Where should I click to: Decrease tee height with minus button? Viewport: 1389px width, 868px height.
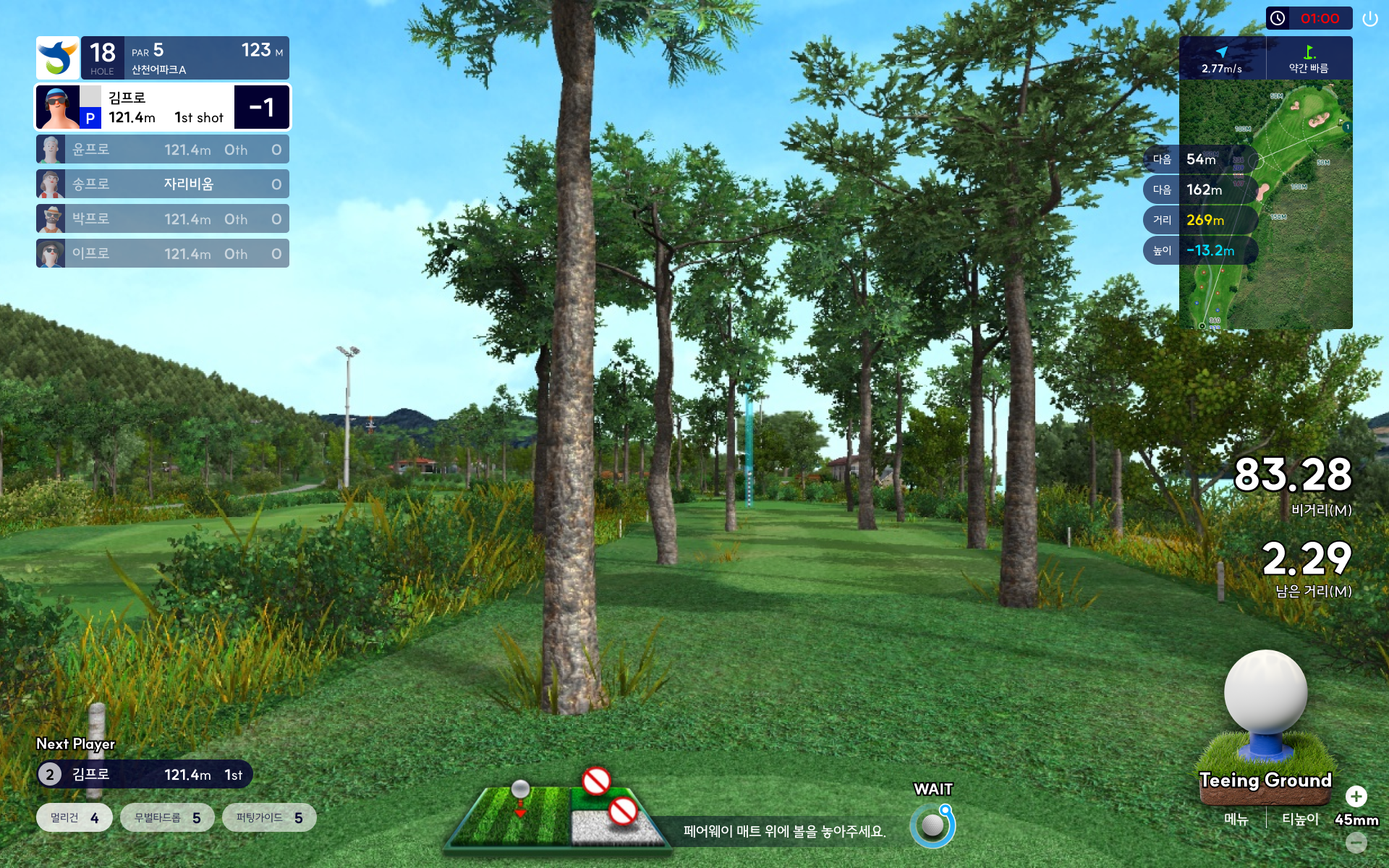click(1356, 842)
